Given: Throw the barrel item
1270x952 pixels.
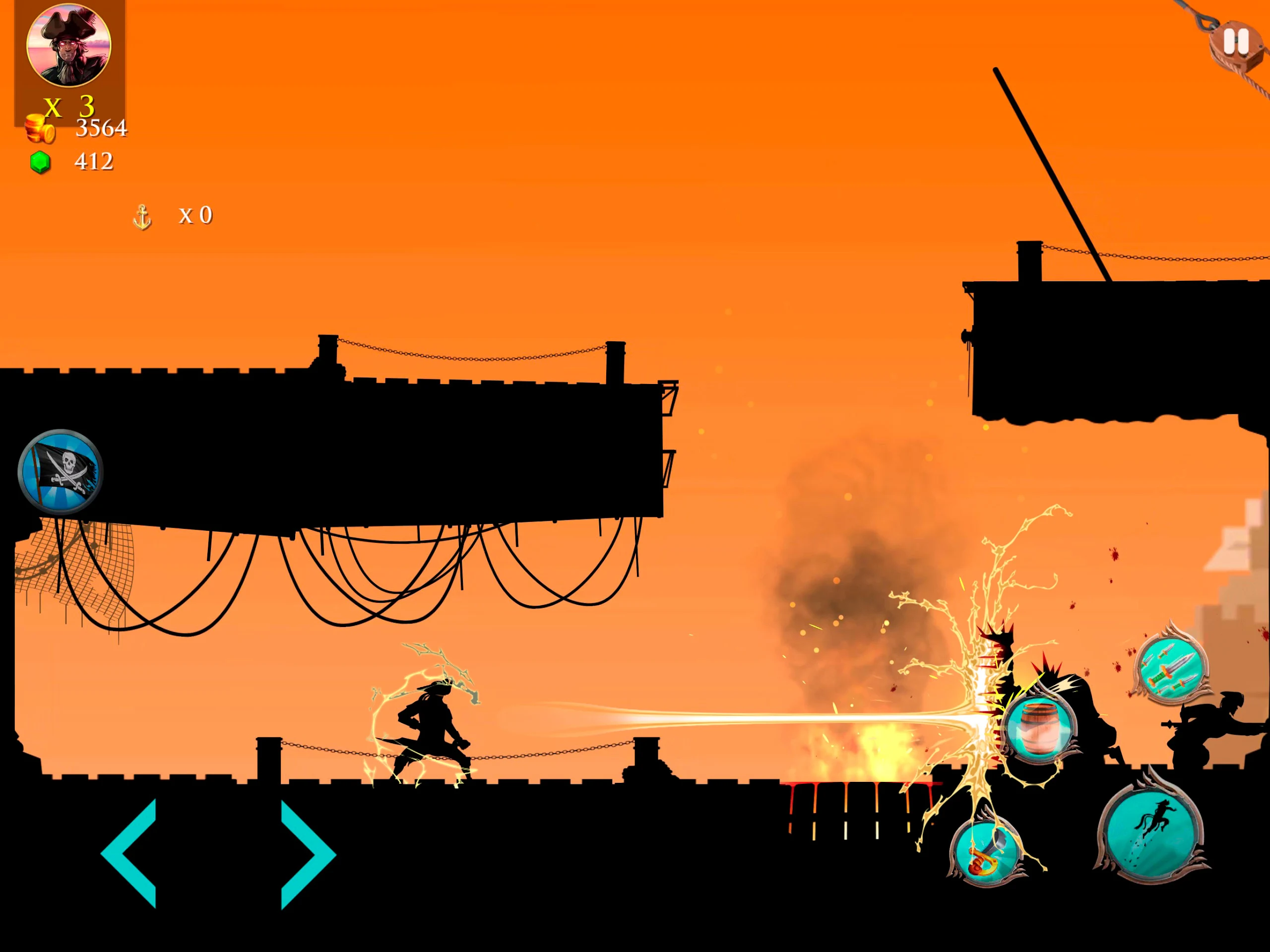Looking at the screenshot, I should click(x=1040, y=726).
